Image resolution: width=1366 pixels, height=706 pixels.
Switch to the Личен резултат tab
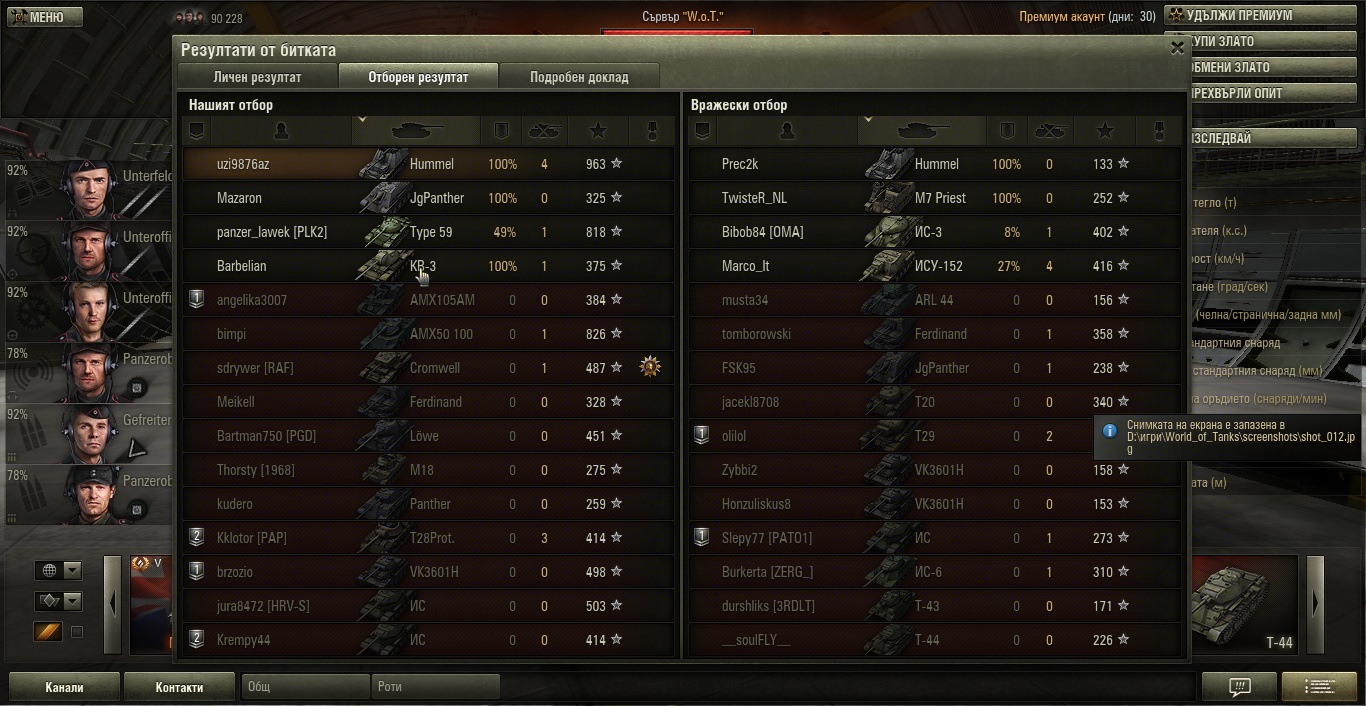pyautogui.click(x=257, y=77)
